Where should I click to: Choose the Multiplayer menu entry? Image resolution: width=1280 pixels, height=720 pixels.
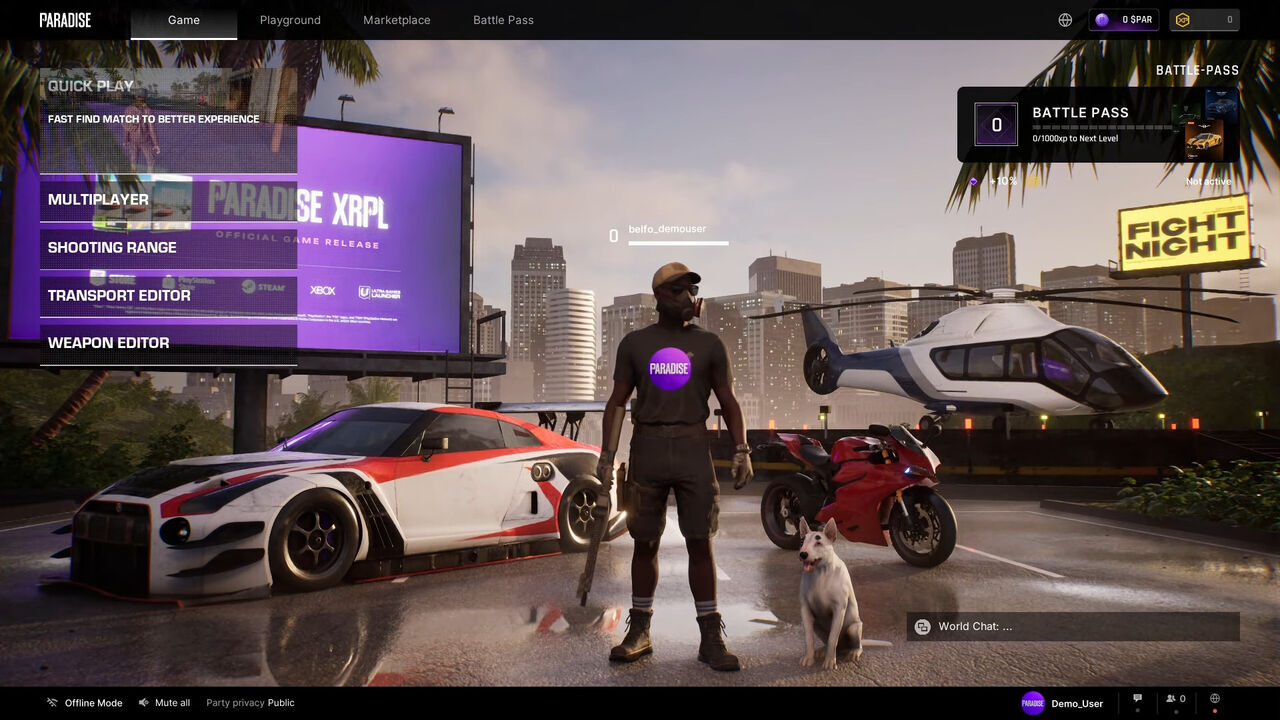[x=168, y=200]
